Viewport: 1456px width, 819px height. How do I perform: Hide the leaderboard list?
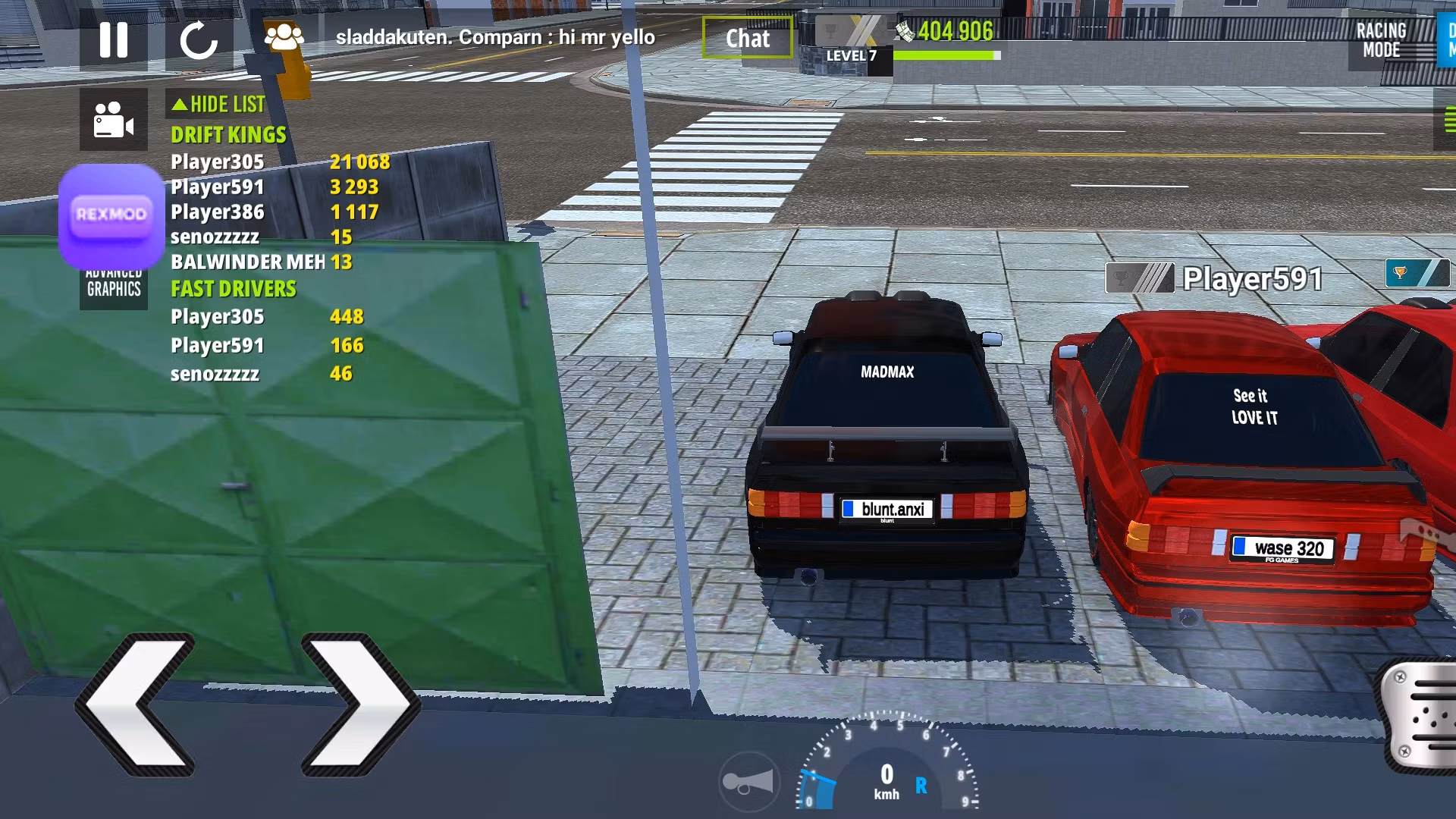(x=218, y=104)
